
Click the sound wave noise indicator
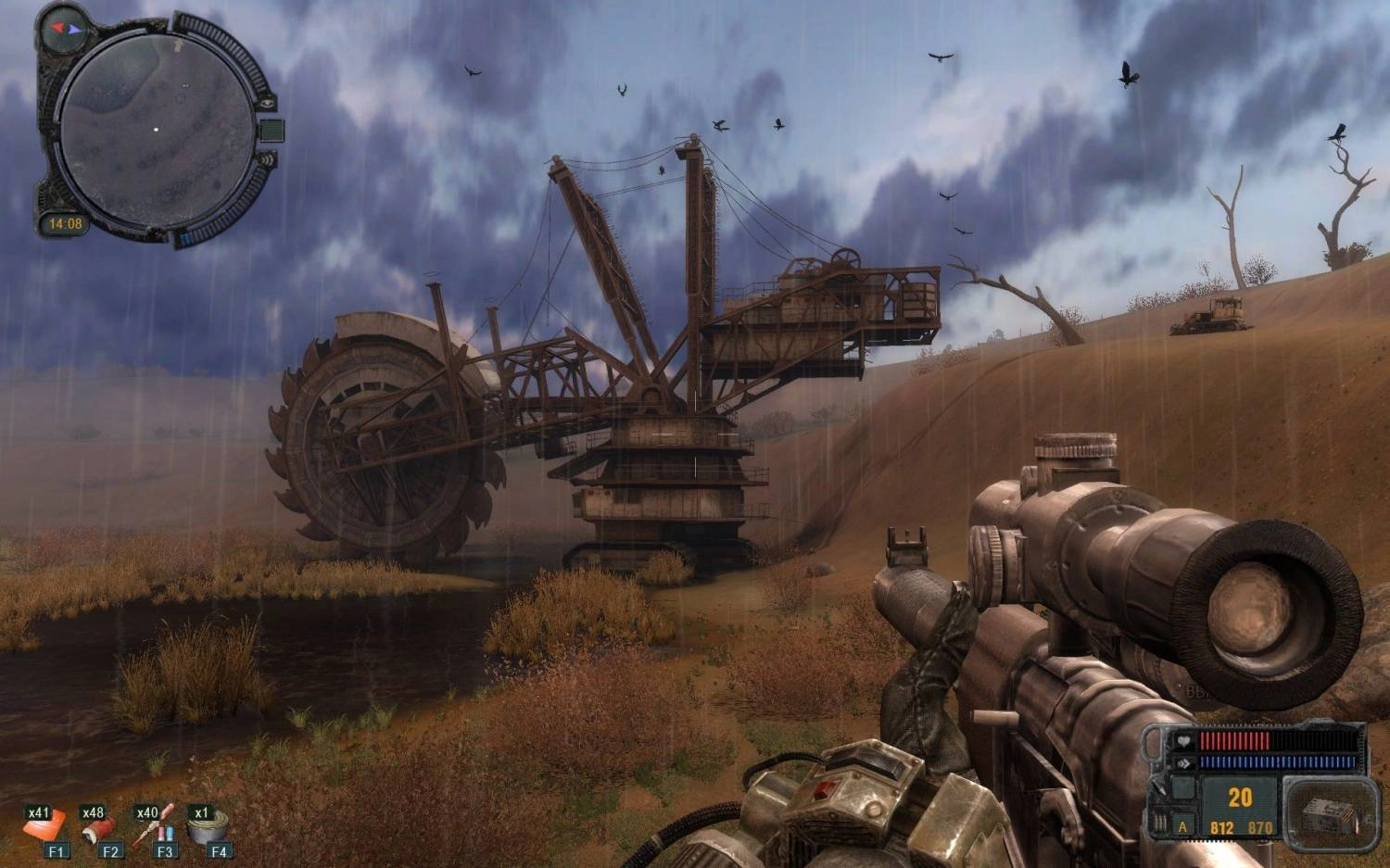(268, 159)
